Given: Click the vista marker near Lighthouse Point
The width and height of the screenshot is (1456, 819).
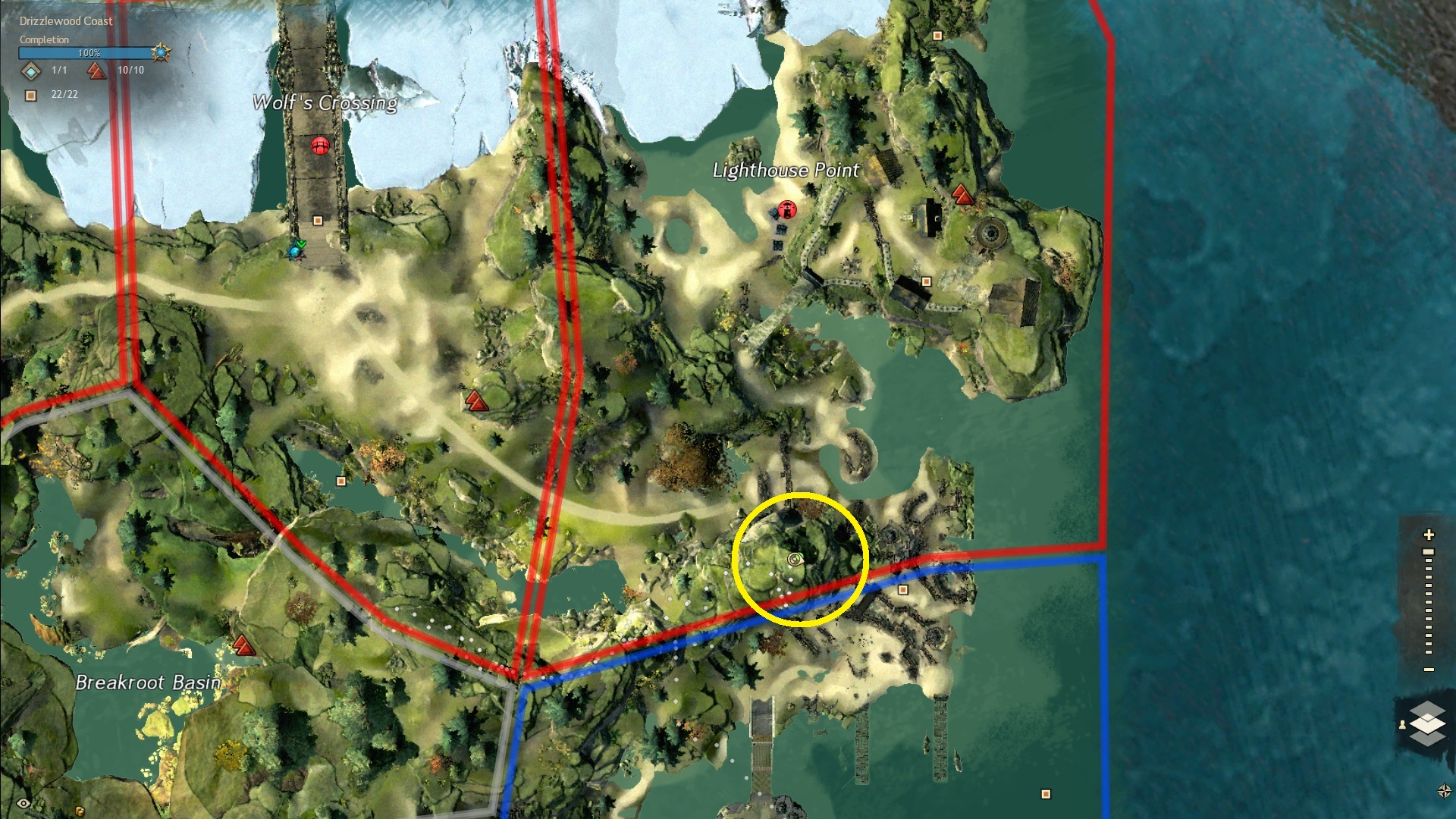Looking at the screenshot, I should tap(962, 195).
